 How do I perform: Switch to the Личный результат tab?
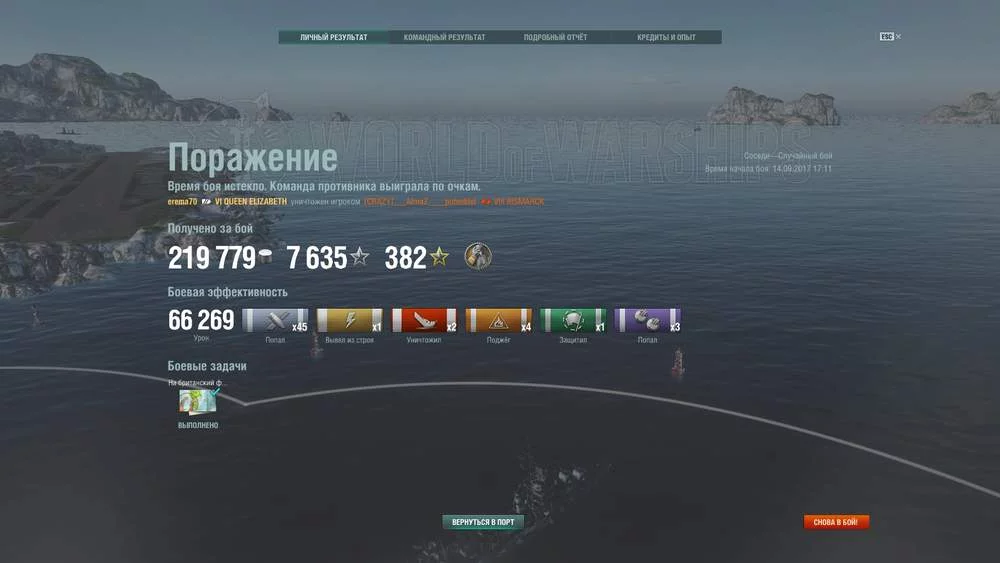333,38
